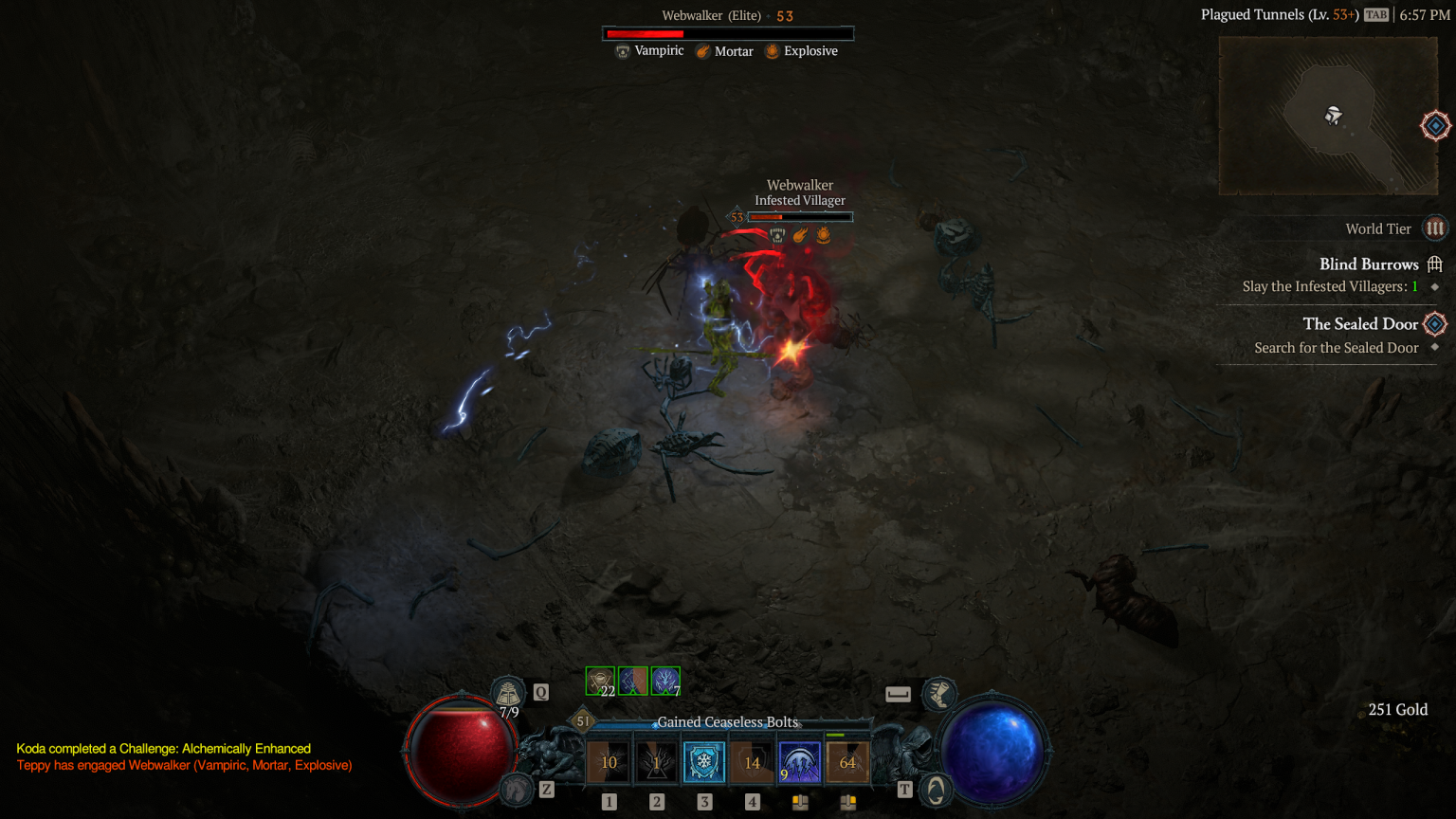This screenshot has height=819, width=1456.
Task: Select the skill showing 64 resource cost
Action: click(x=846, y=760)
